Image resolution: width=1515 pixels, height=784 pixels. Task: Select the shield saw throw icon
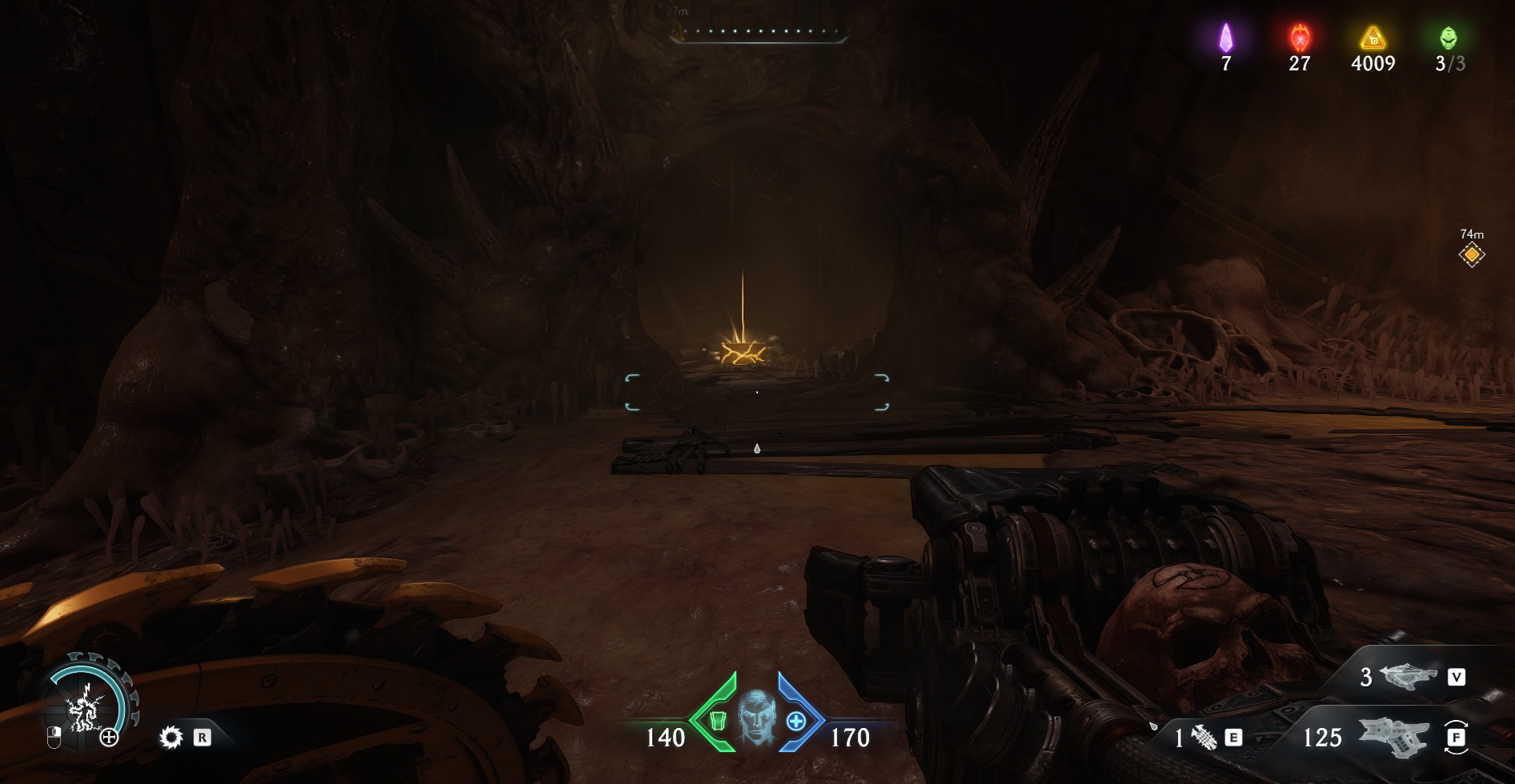pyautogui.click(x=171, y=737)
